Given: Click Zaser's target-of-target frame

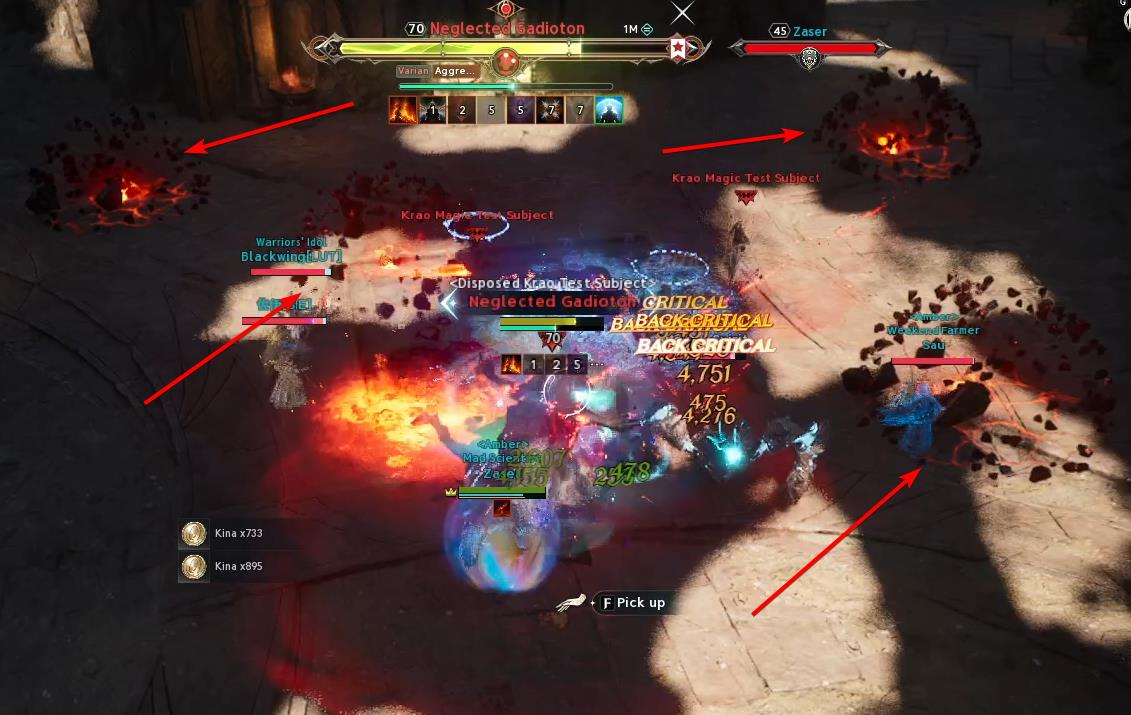Looking at the screenshot, I should tap(808, 47).
